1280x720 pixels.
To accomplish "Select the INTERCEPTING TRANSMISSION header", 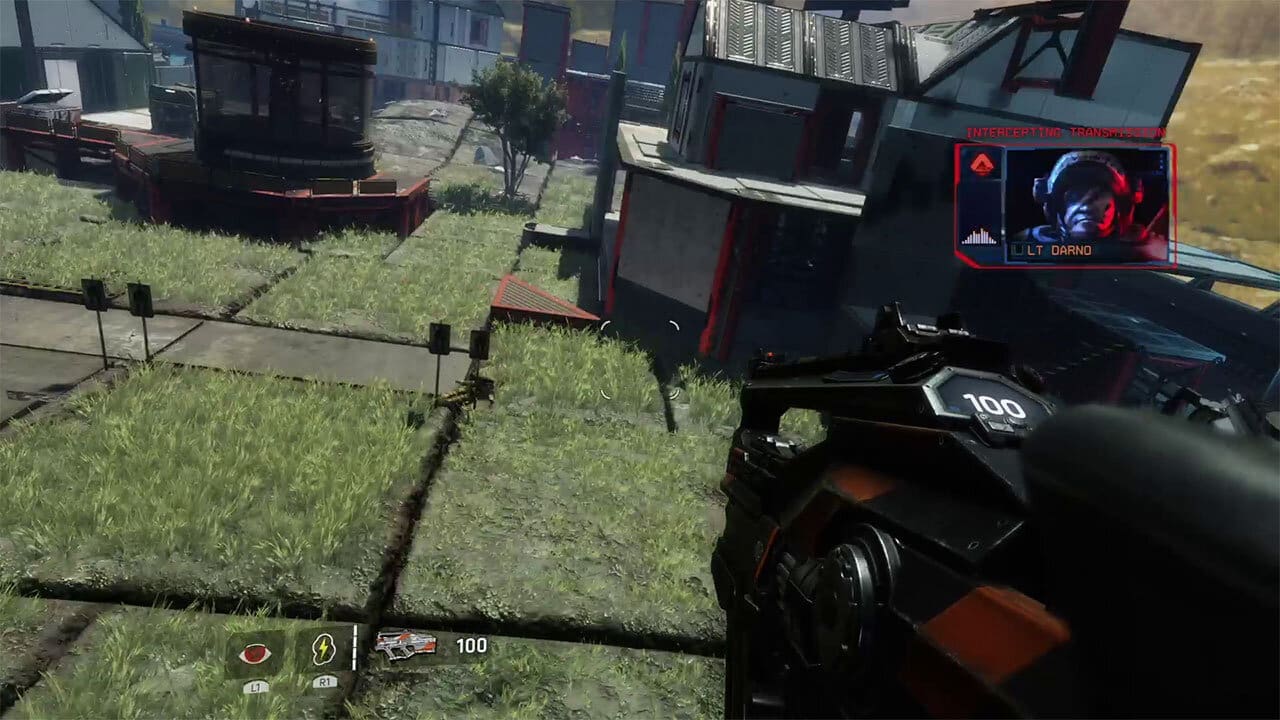I will click(1065, 131).
